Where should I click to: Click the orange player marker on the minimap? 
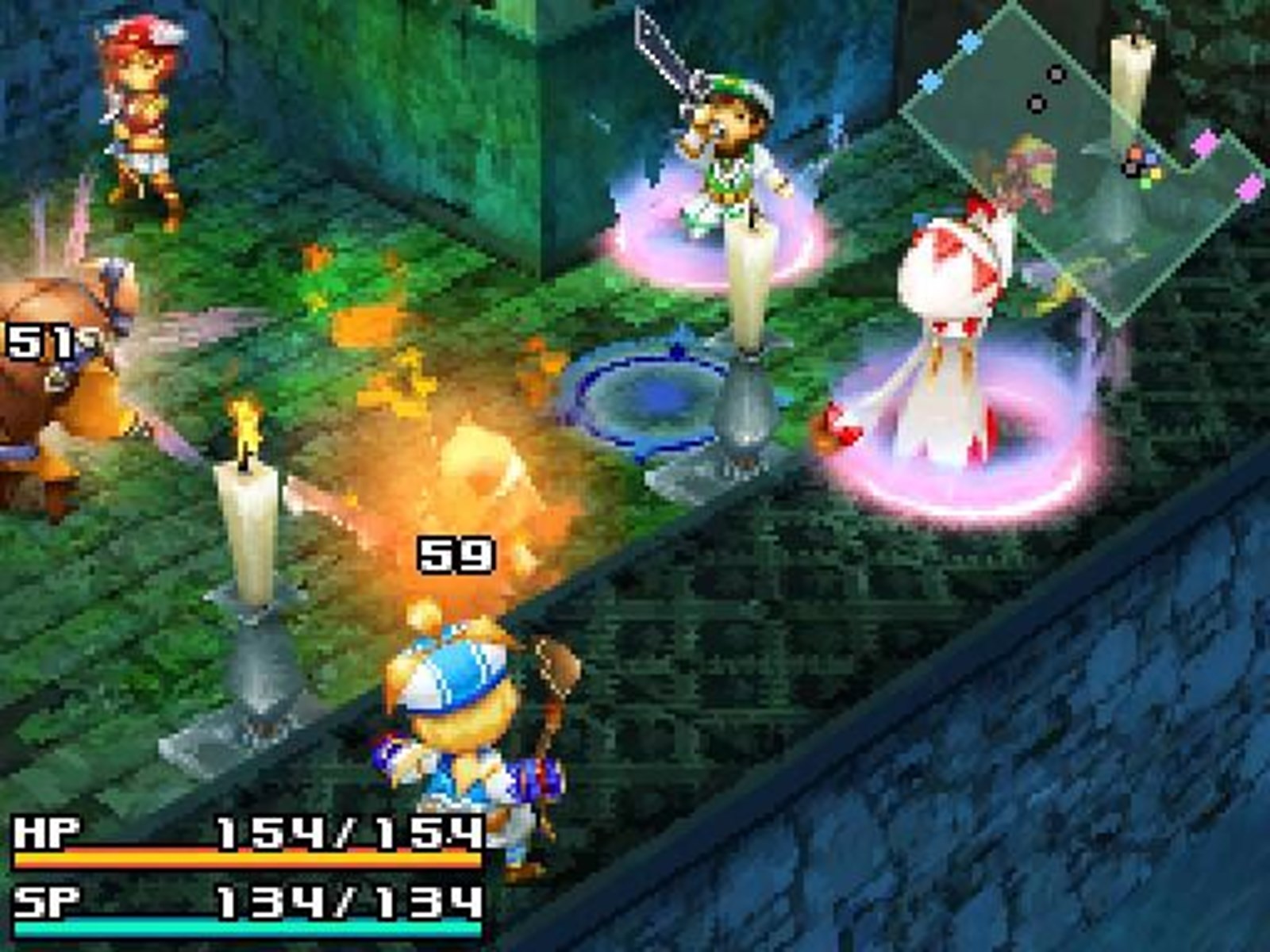pyautogui.click(x=1135, y=152)
